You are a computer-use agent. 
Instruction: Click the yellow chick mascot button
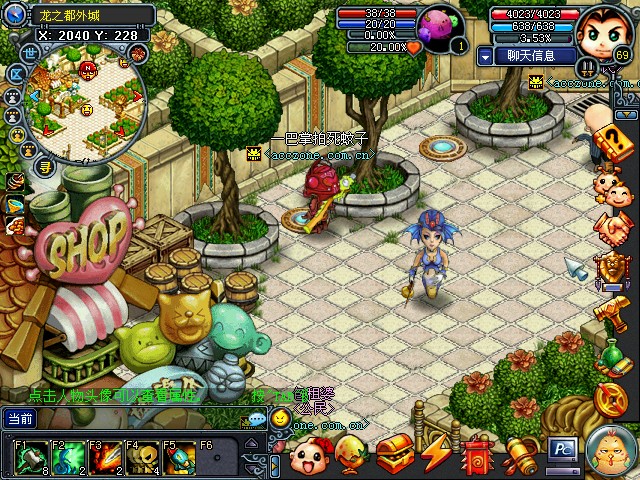point(608,451)
